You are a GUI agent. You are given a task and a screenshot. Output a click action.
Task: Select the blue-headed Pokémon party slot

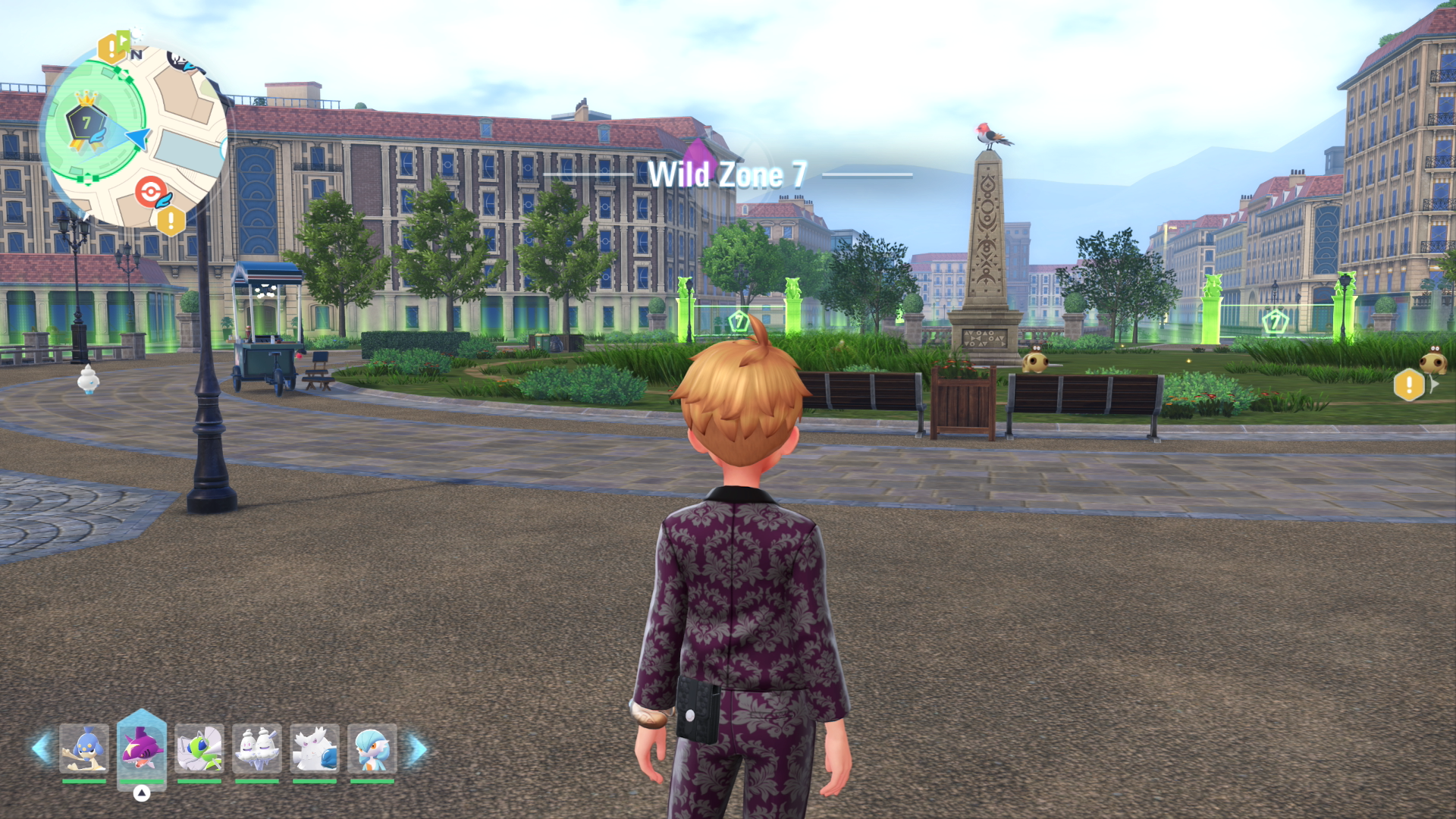(84, 748)
